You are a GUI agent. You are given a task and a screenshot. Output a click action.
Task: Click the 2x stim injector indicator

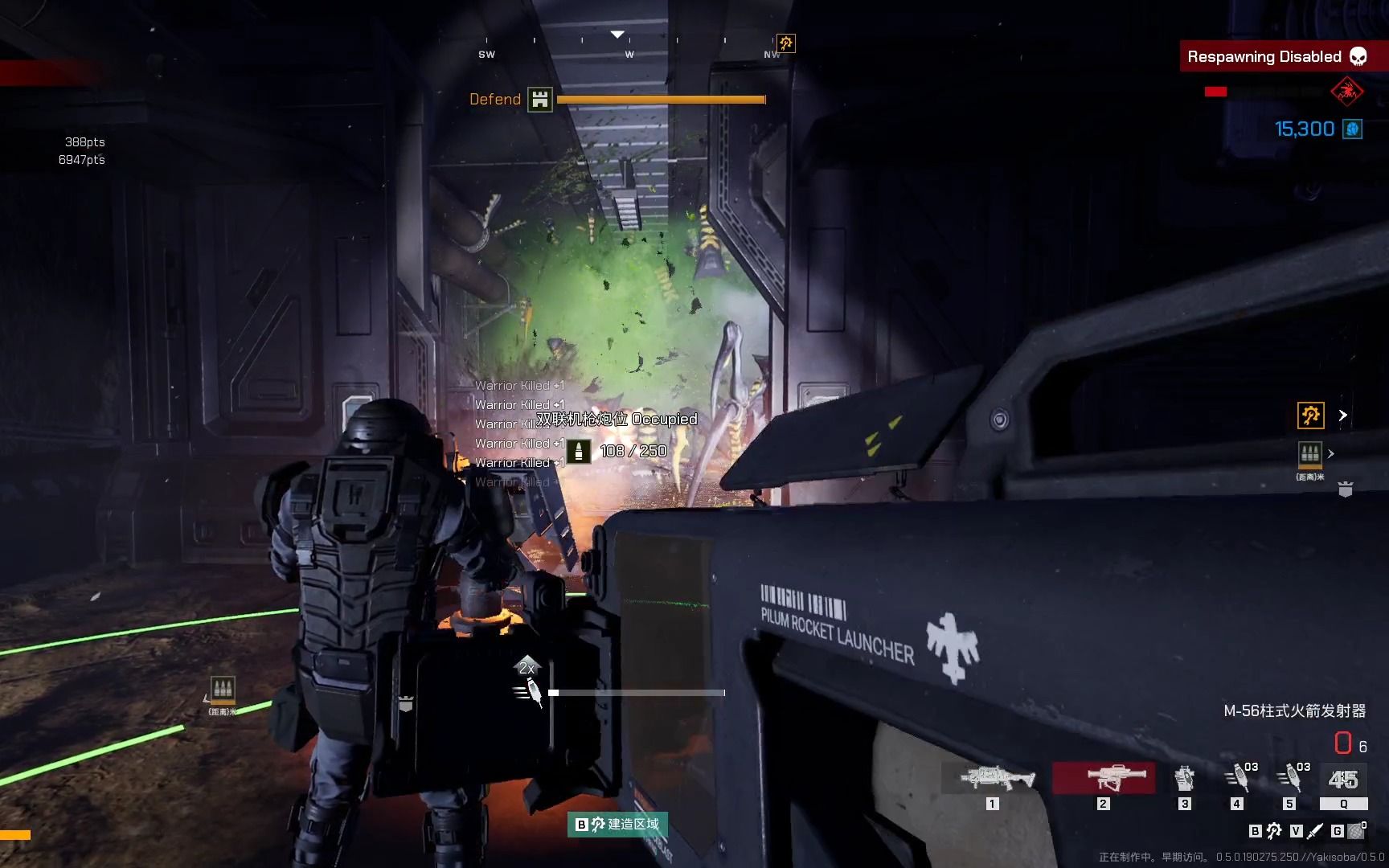528,683
